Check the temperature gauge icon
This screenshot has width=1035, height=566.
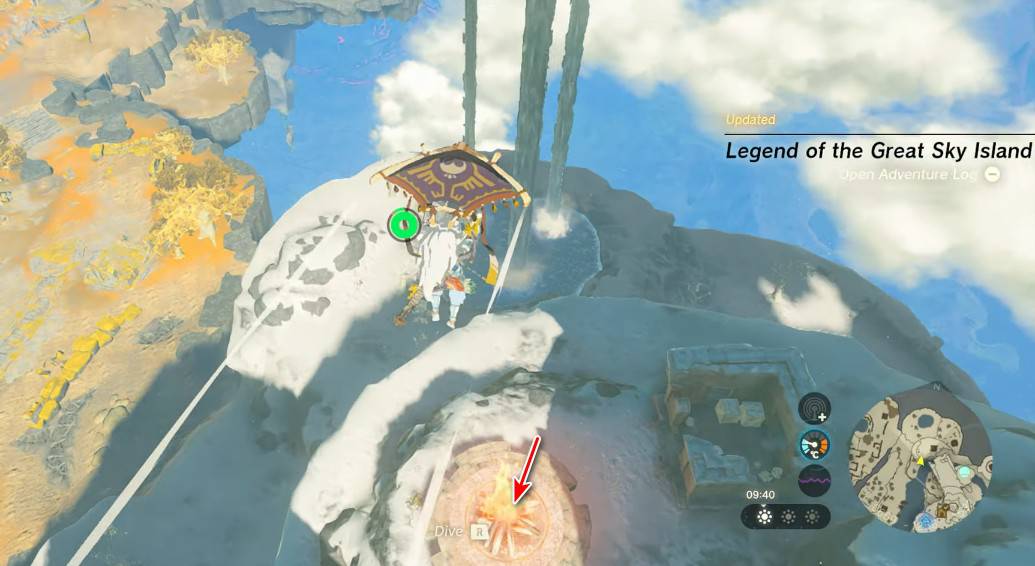[x=815, y=444]
